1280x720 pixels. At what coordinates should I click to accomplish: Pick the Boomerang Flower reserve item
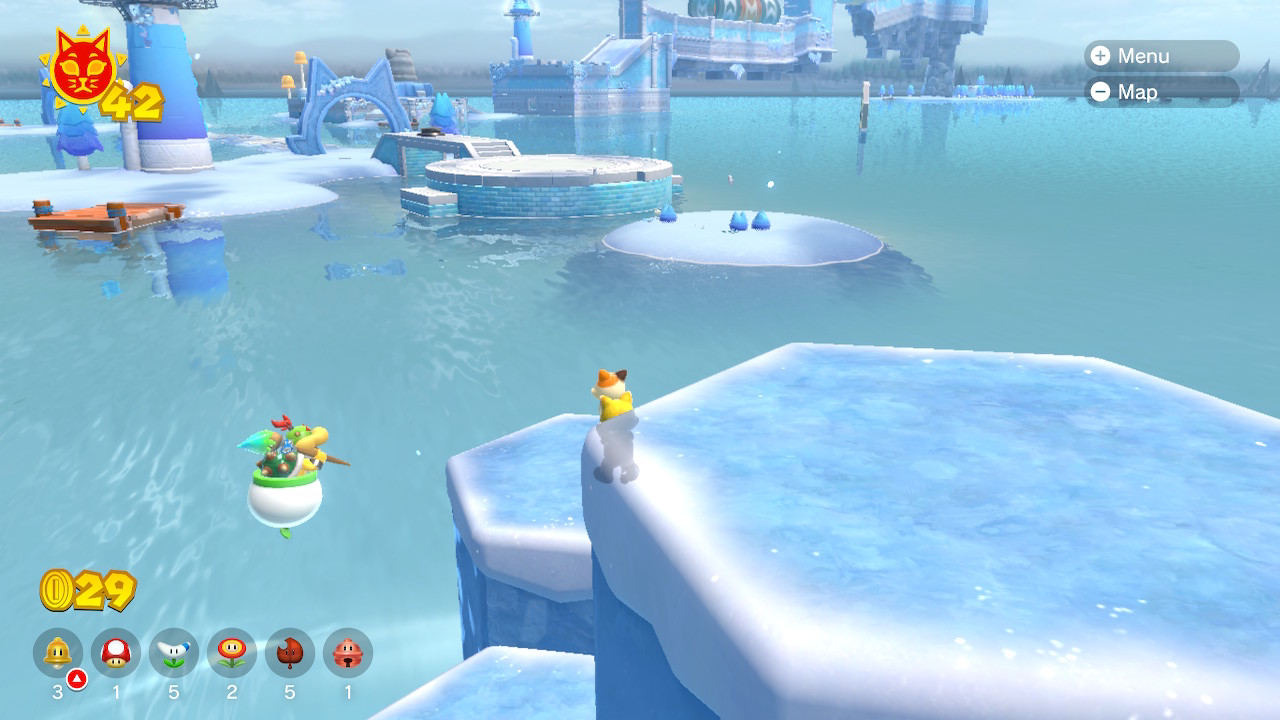coord(174,653)
